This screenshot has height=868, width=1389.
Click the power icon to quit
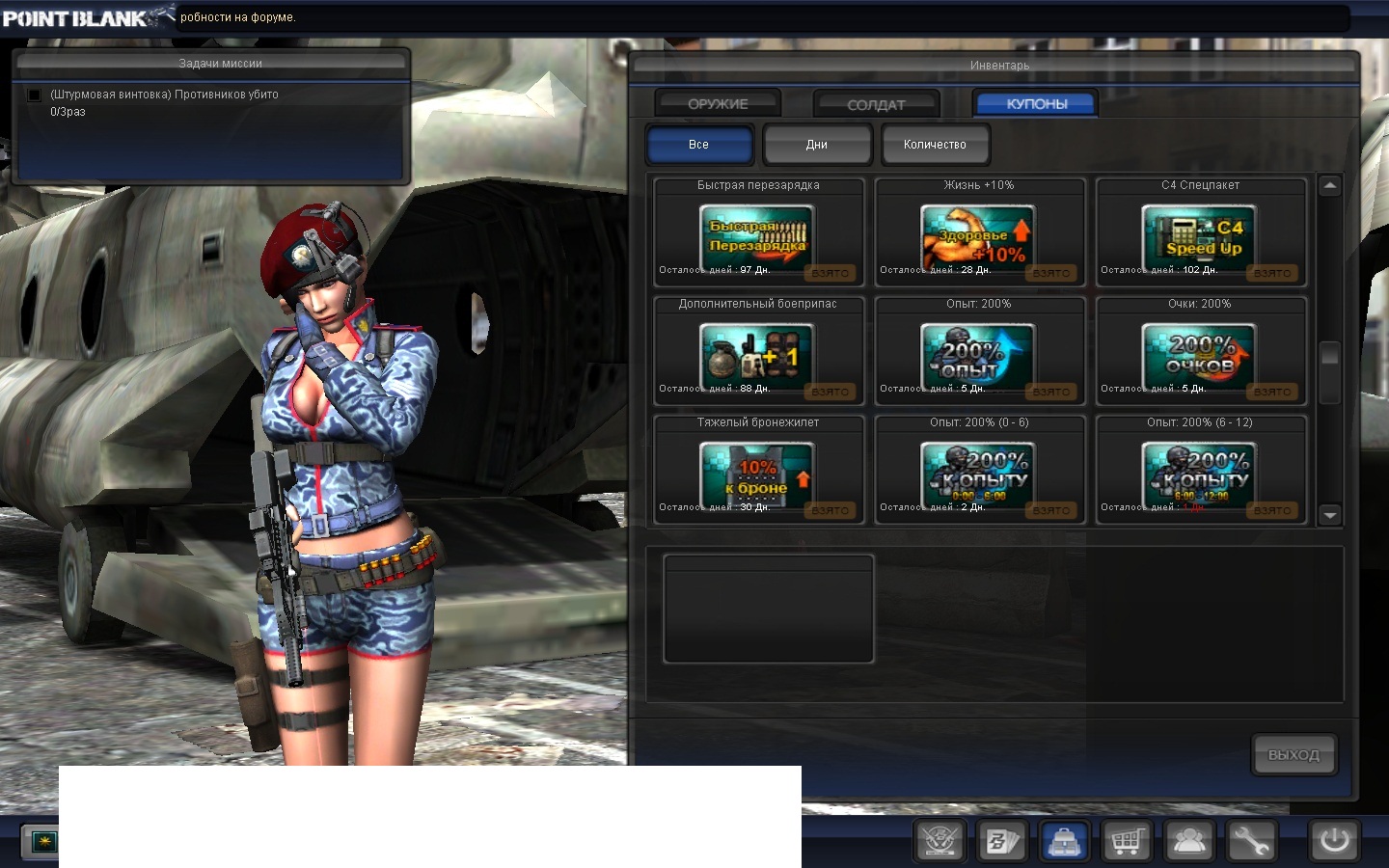[1335, 840]
